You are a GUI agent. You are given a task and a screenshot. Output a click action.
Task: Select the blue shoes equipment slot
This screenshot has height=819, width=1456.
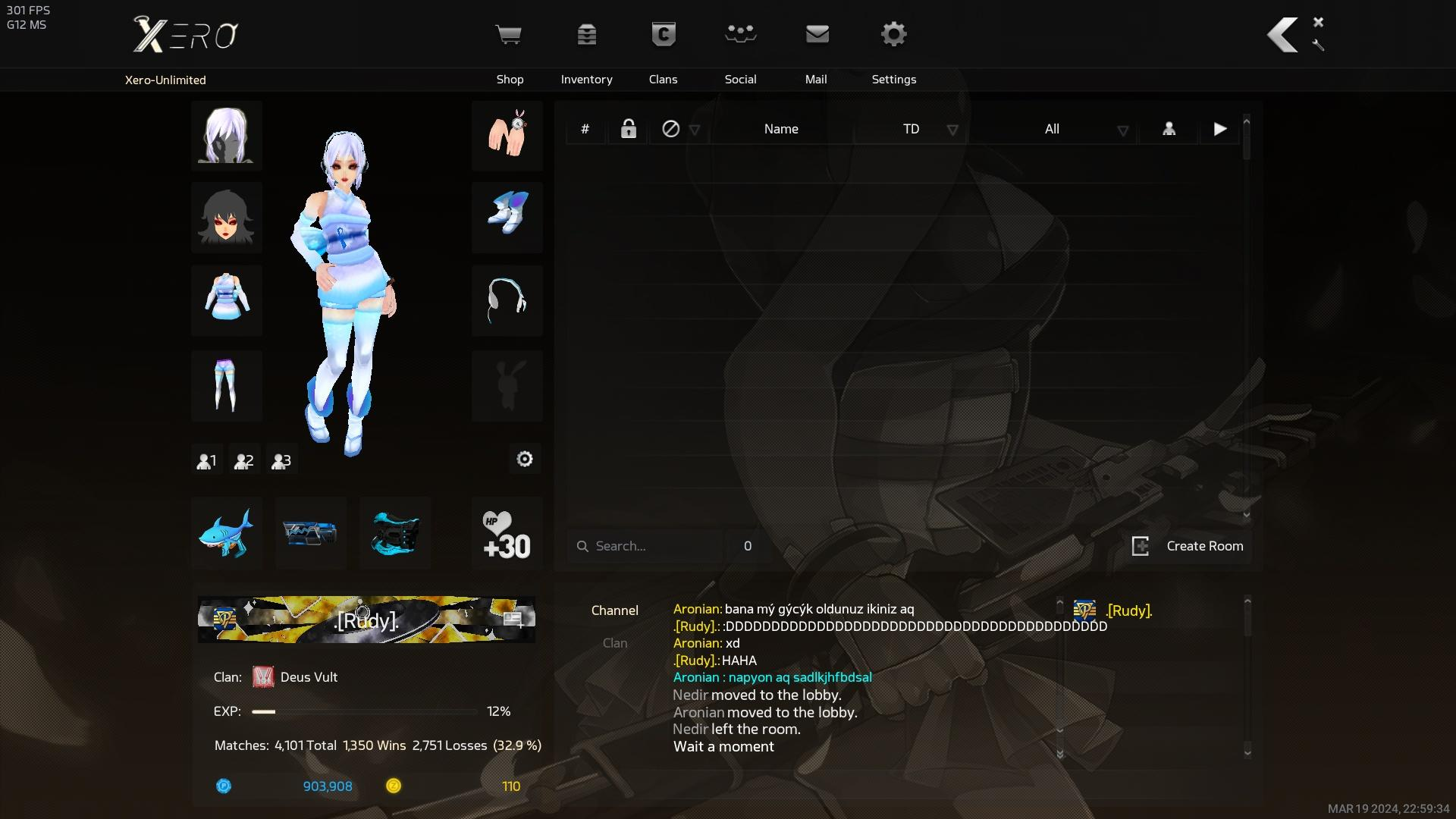[507, 218]
